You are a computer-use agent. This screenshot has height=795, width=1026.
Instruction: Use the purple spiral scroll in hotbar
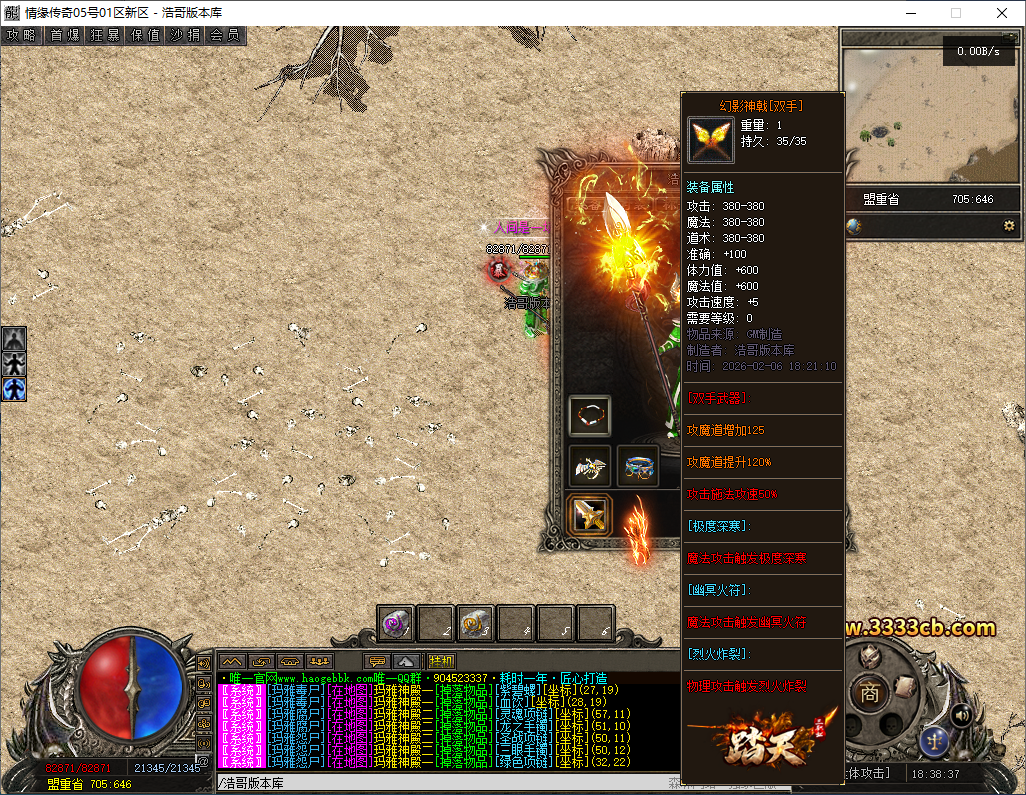pyautogui.click(x=396, y=623)
